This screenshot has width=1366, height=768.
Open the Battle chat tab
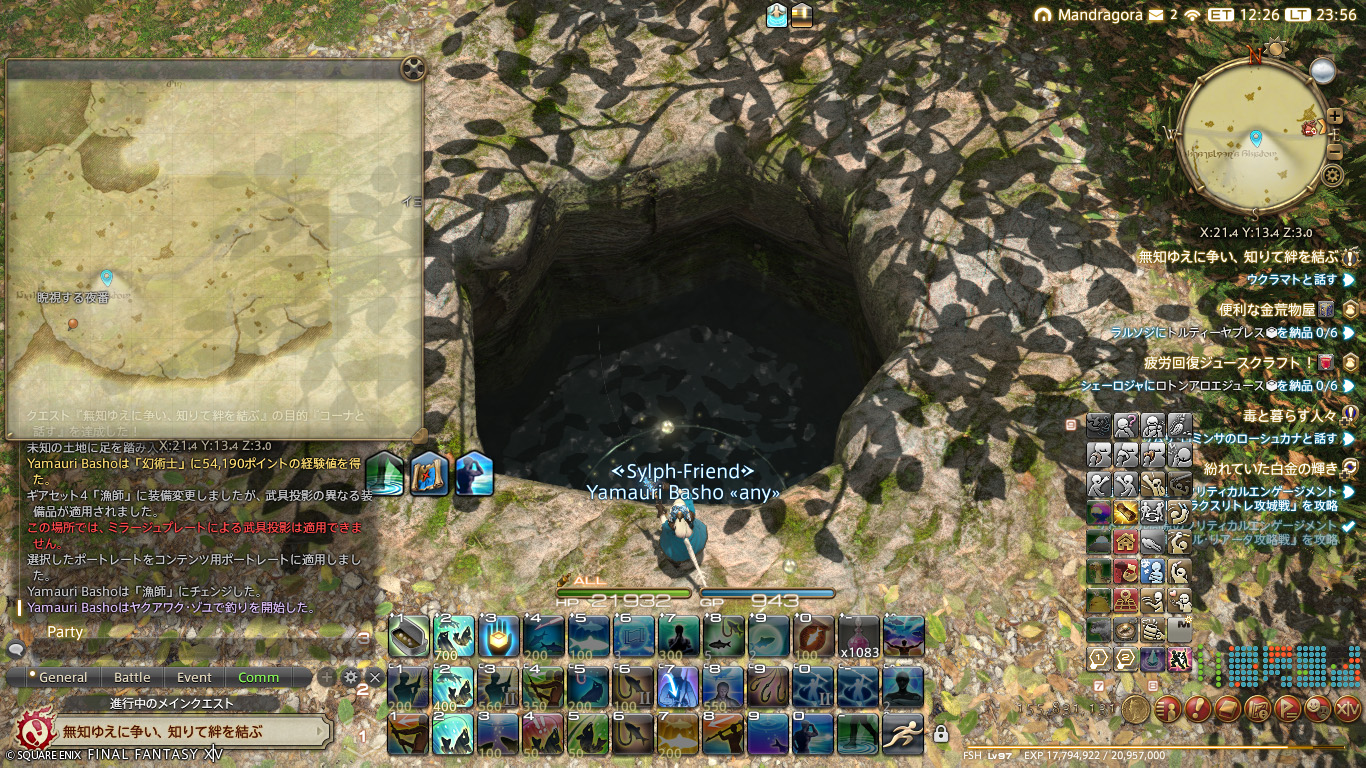132,677
